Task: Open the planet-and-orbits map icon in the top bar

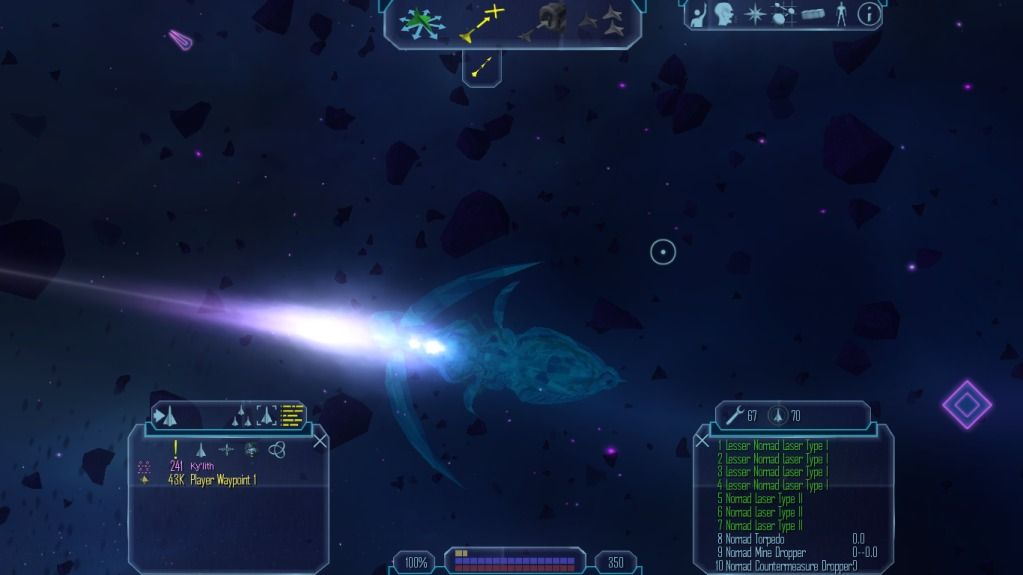Action: point(784,14)
